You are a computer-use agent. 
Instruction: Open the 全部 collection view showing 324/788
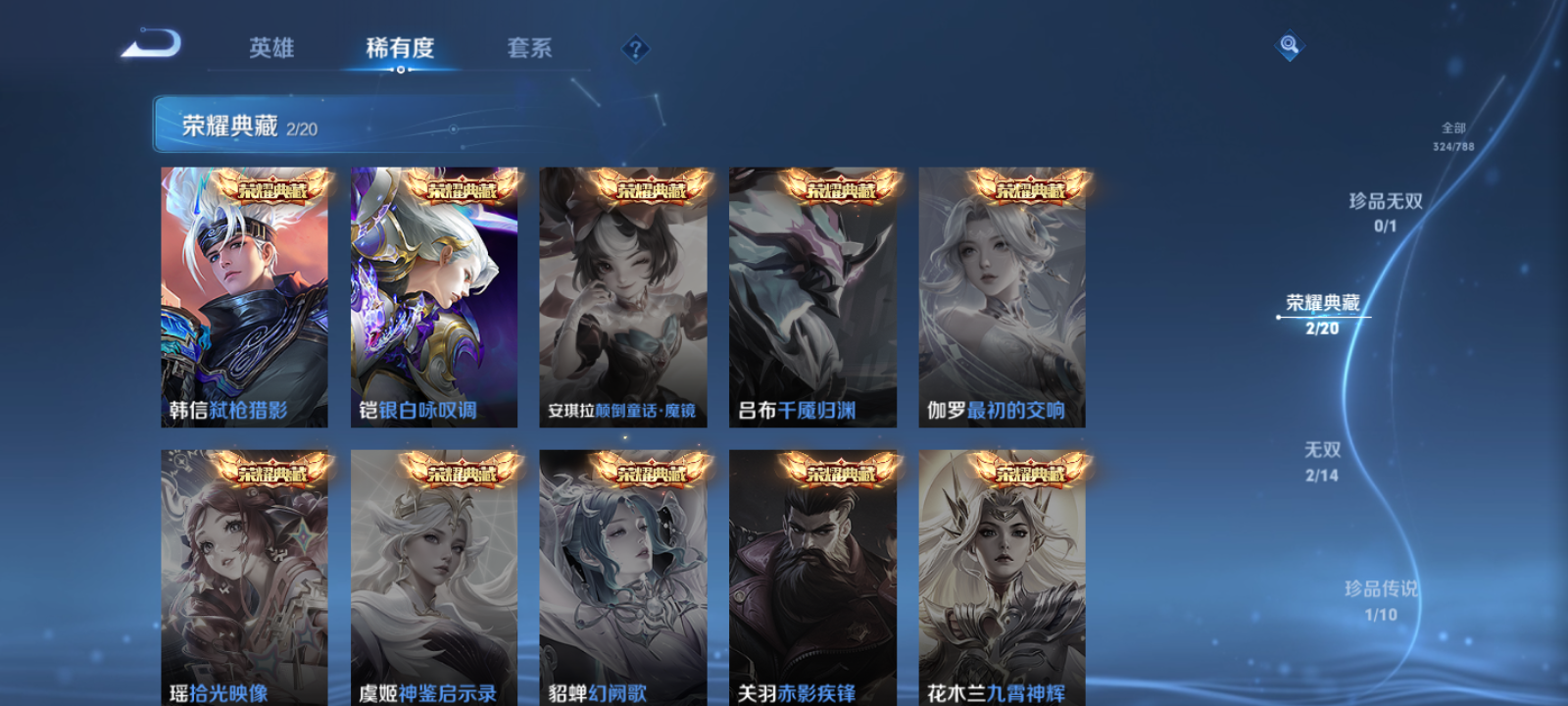1454,132
